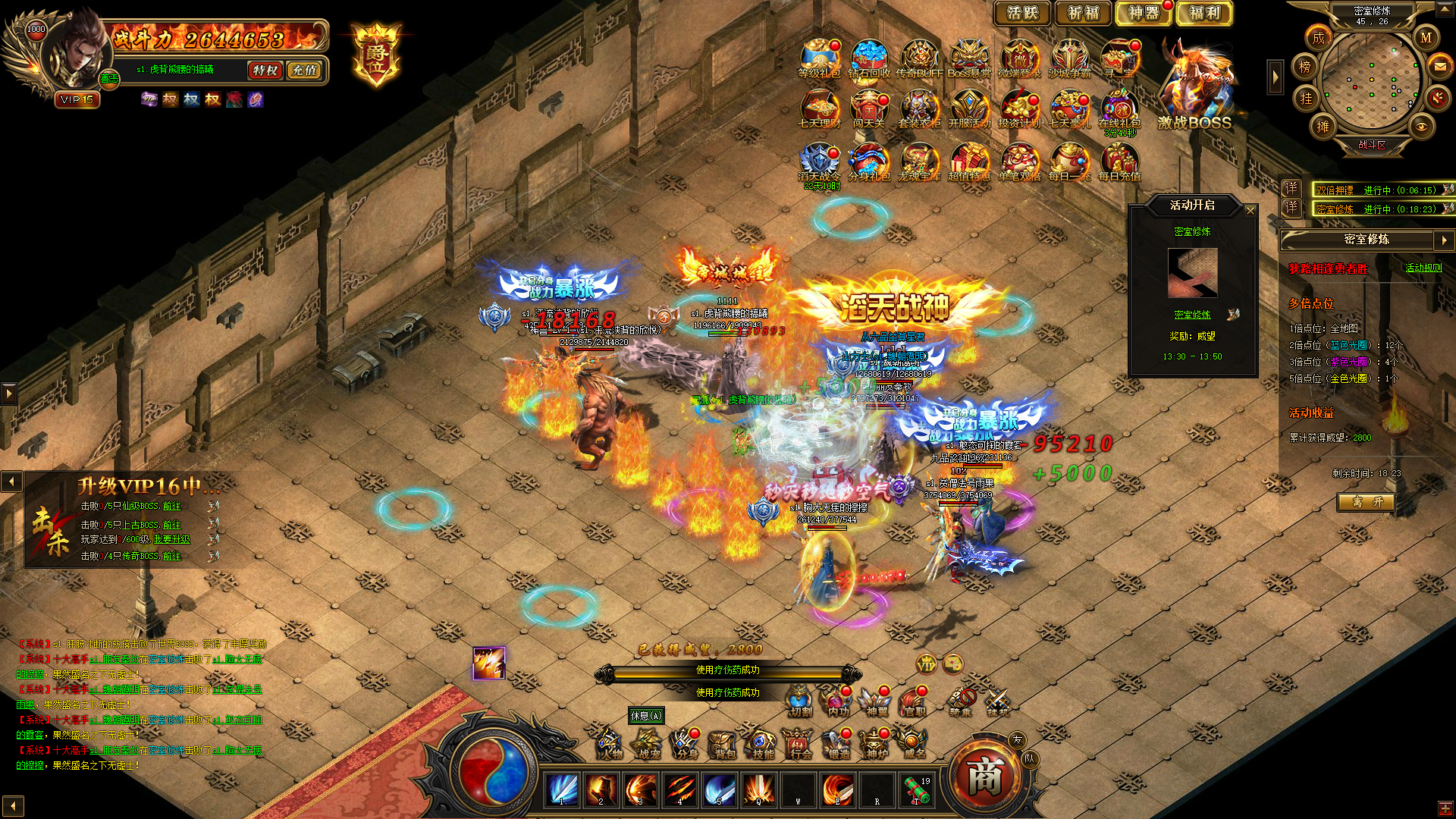Open the 锻造 forging menu

[x=838, y=744]
